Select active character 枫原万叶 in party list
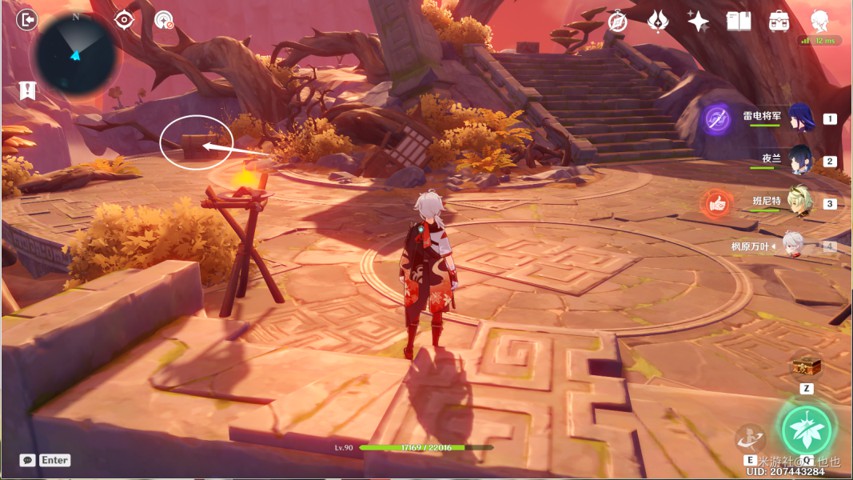The image size is (853, 480). tap(793, 245)
